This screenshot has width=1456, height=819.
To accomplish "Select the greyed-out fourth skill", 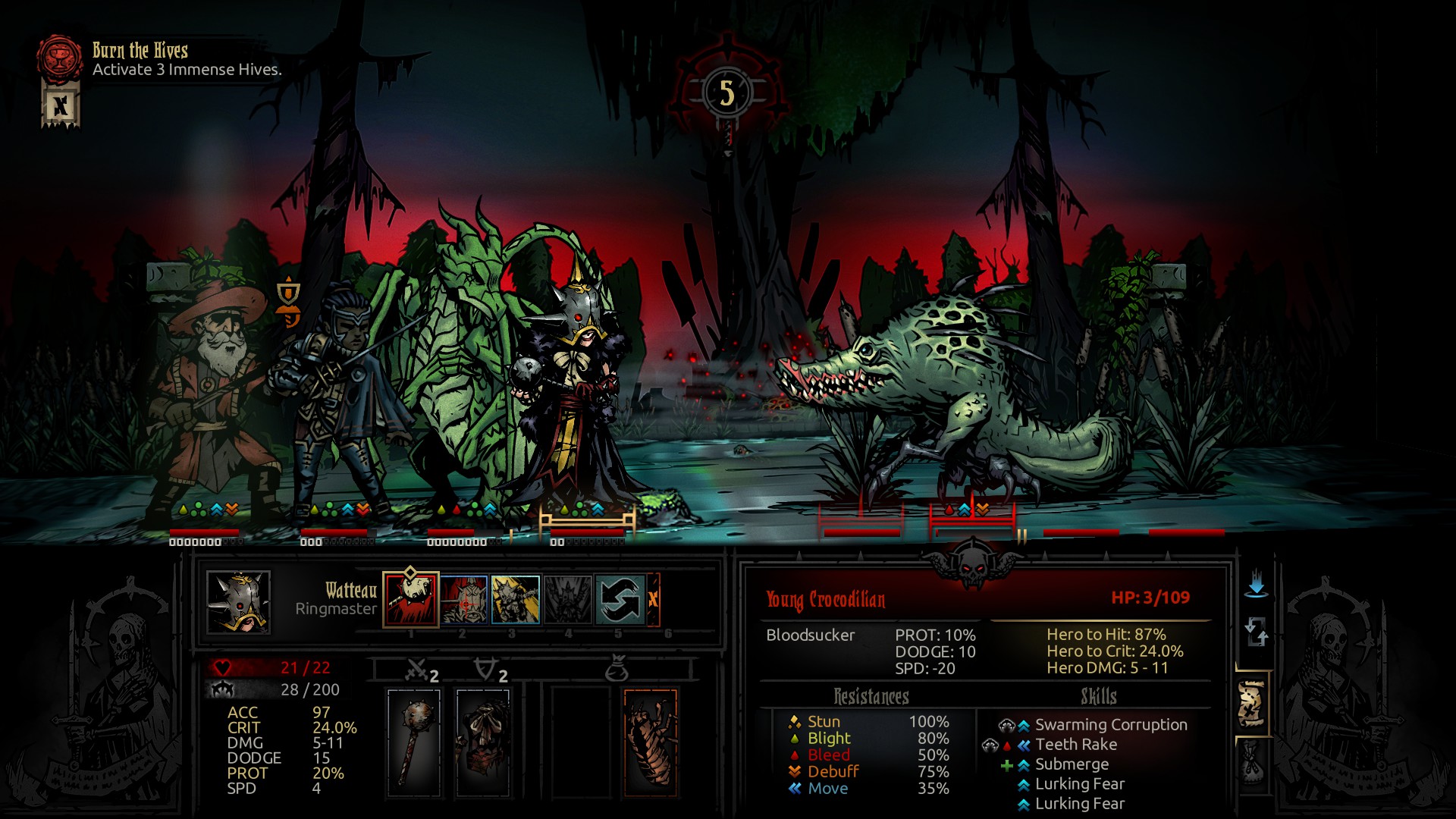I will [568, 599].
